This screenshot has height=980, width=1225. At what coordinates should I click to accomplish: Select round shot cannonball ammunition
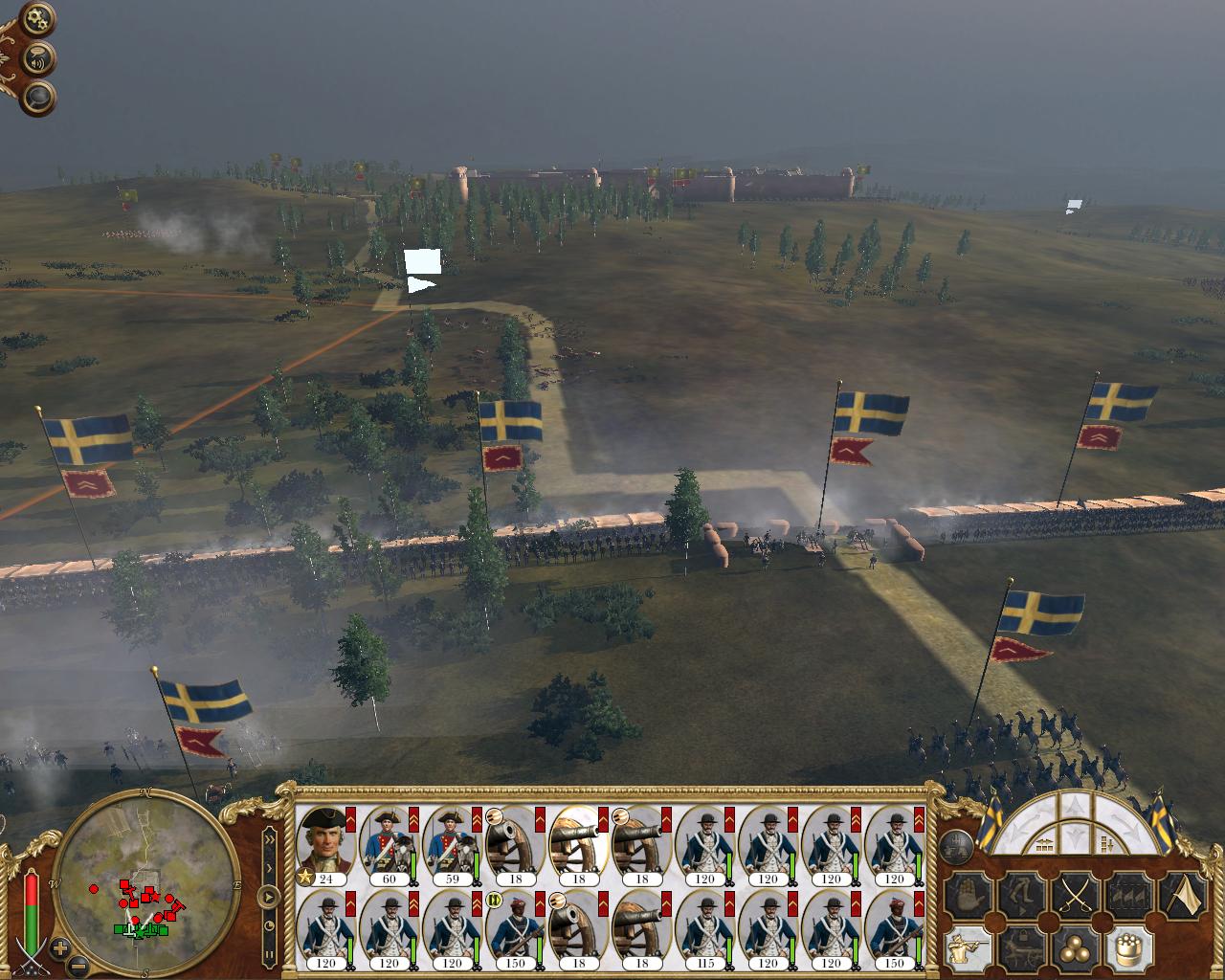point(1075,949)
